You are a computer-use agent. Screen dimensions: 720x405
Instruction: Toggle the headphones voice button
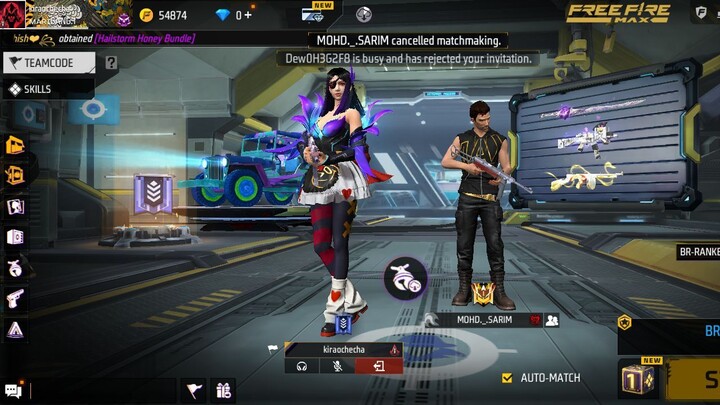tap(301, 366)
